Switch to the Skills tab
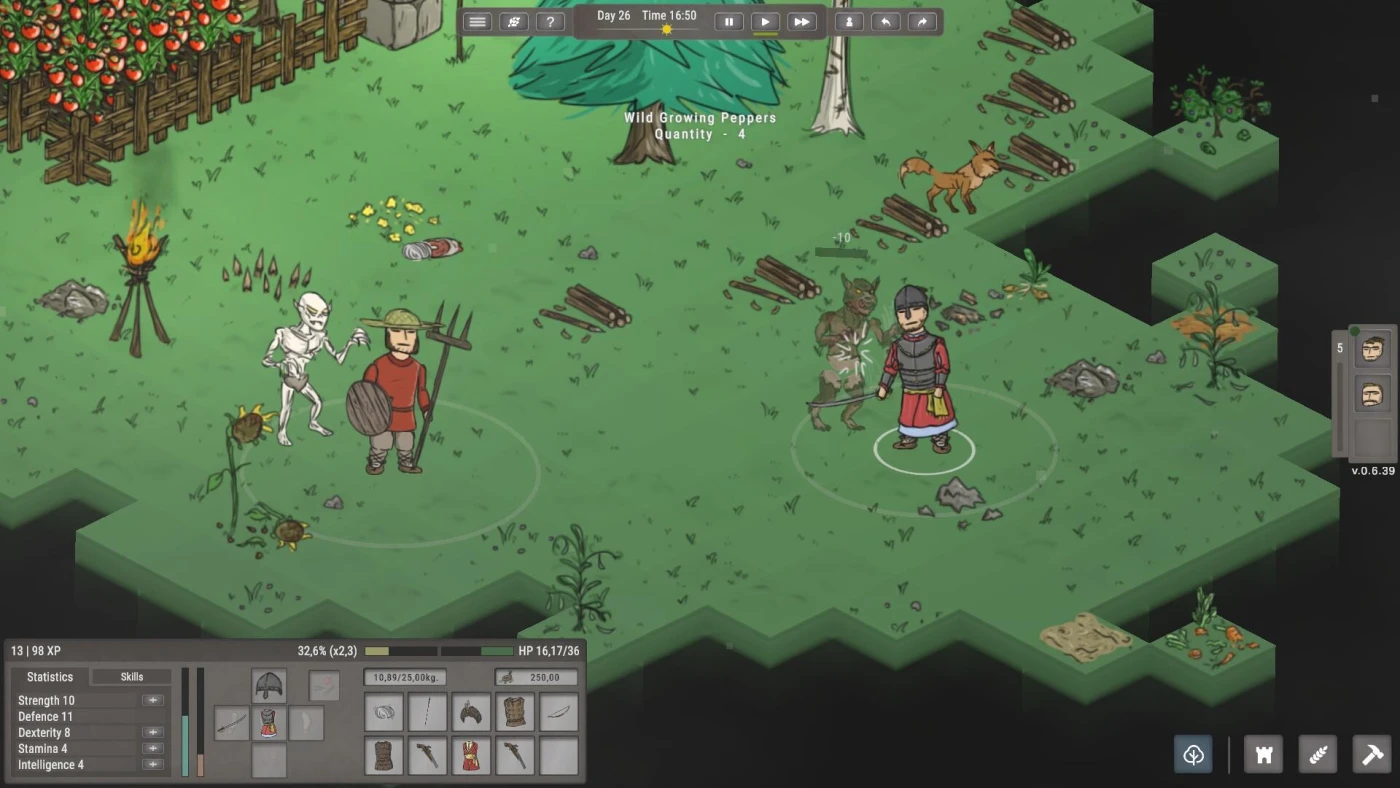 (x=132, y=677)
